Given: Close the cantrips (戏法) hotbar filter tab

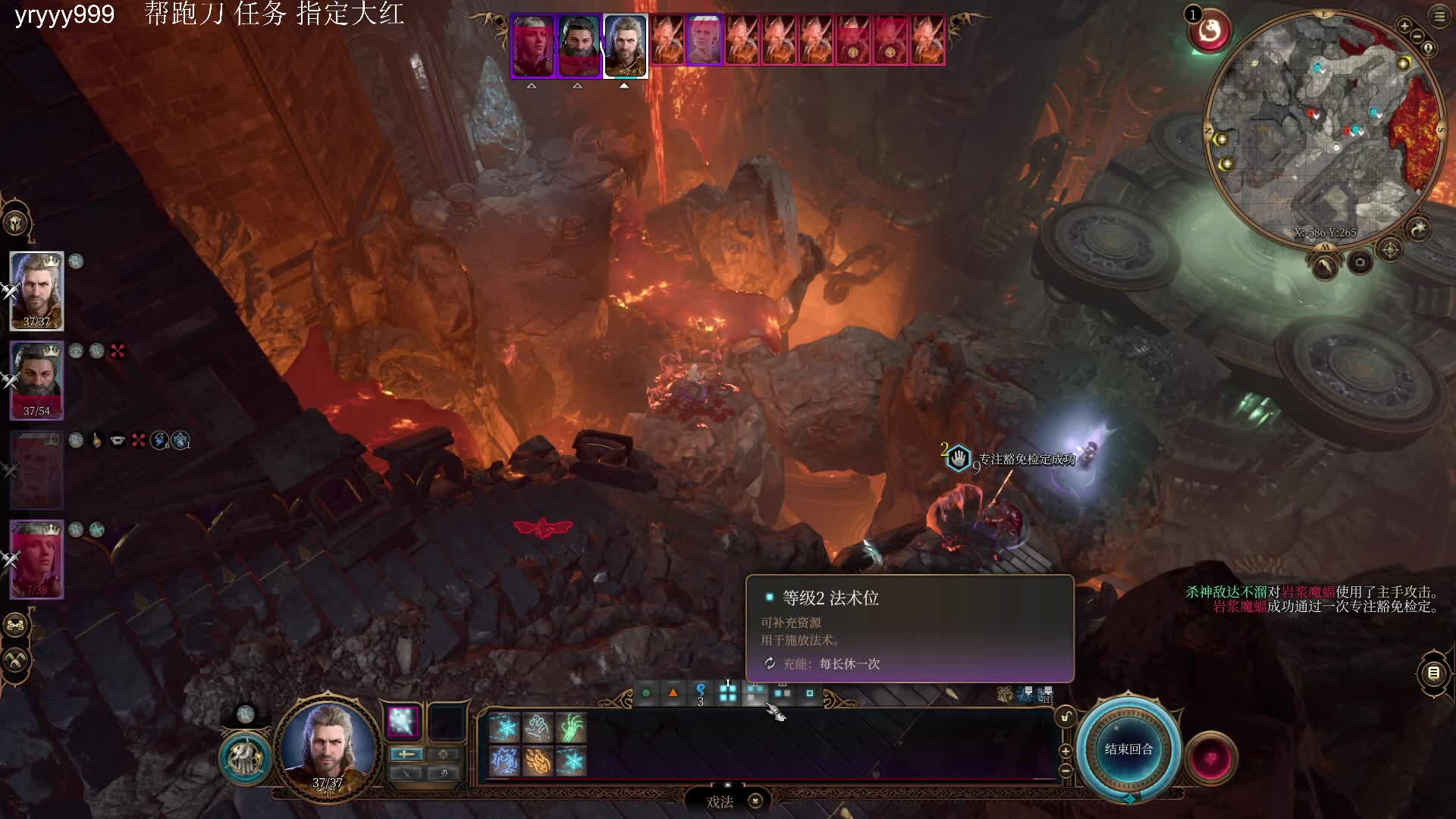Looking at the screenshot, I should tap(755, 802).
